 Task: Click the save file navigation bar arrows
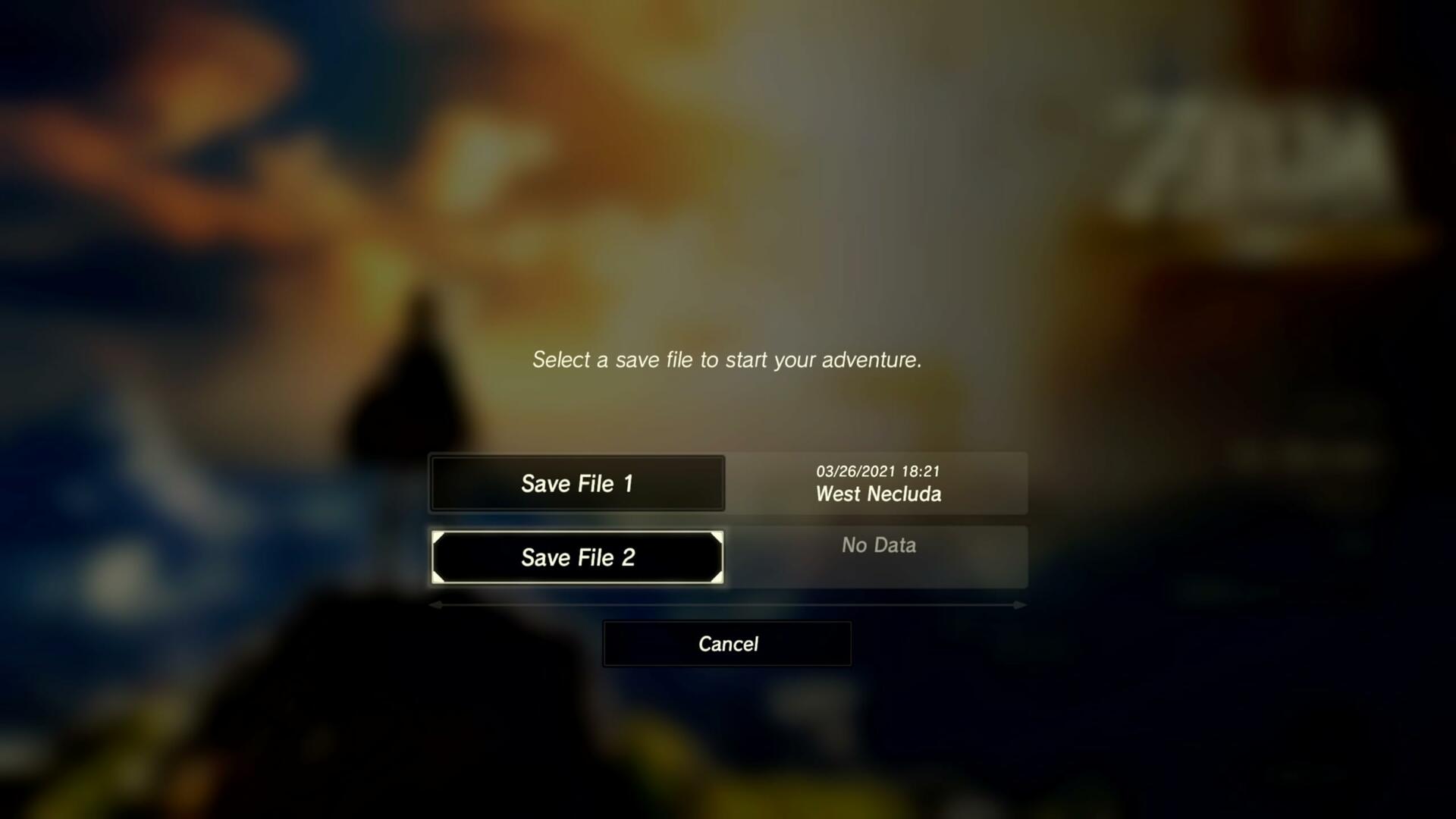(x=728, y=605)
